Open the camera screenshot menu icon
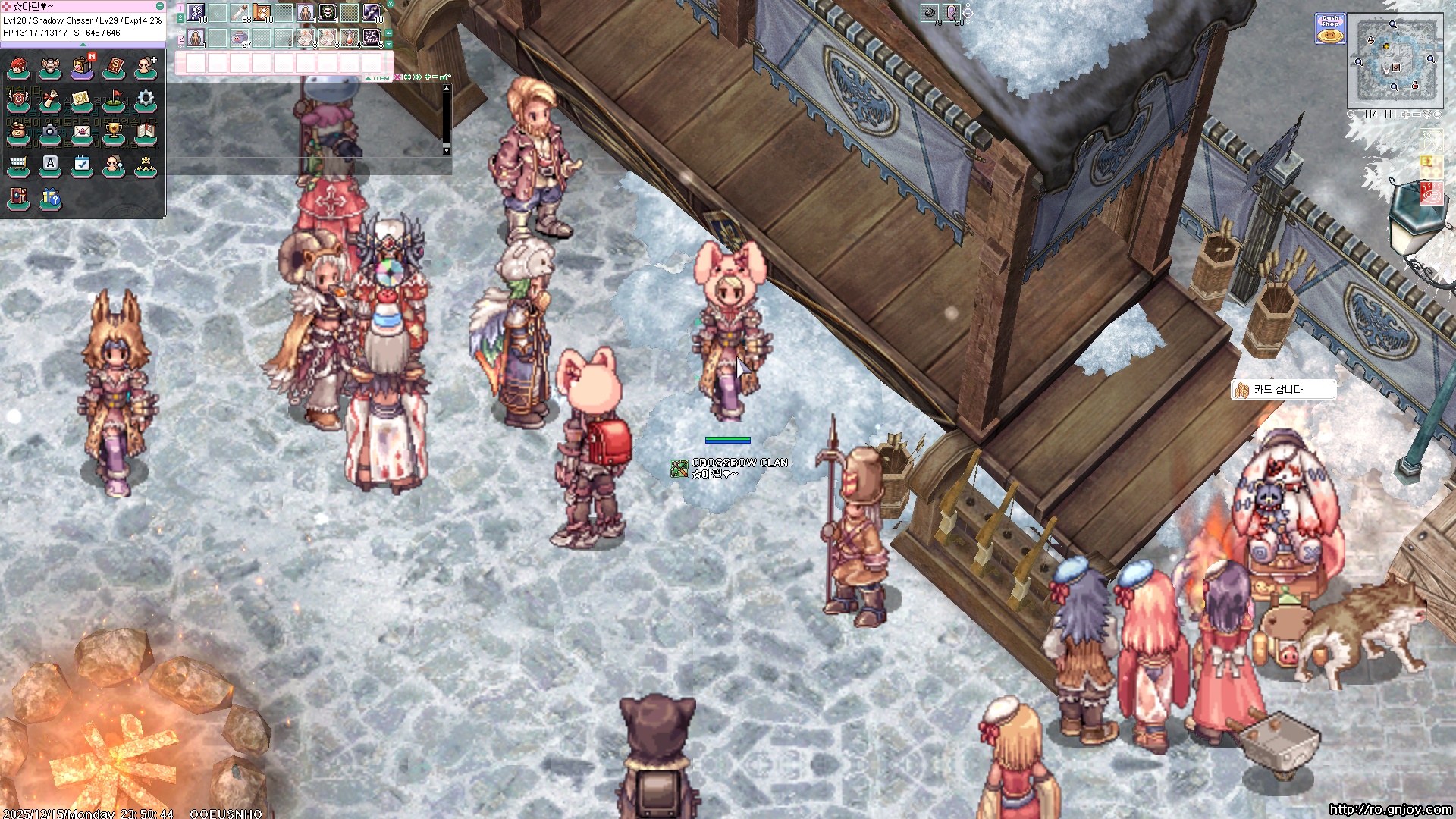This screenshot has height=819, width=1456. coord(50,132)
